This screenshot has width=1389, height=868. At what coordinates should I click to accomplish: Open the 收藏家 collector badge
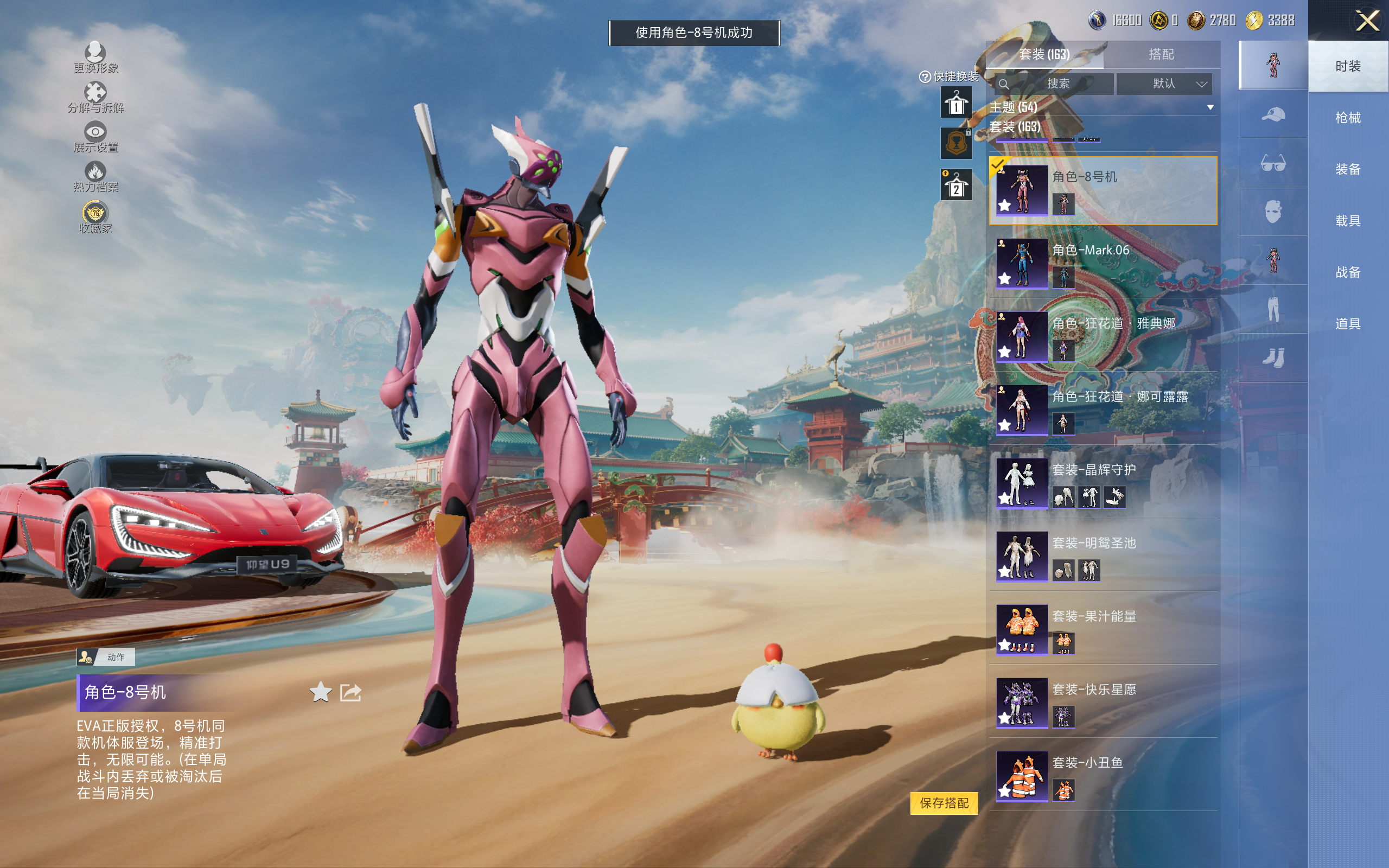point(95,217)
